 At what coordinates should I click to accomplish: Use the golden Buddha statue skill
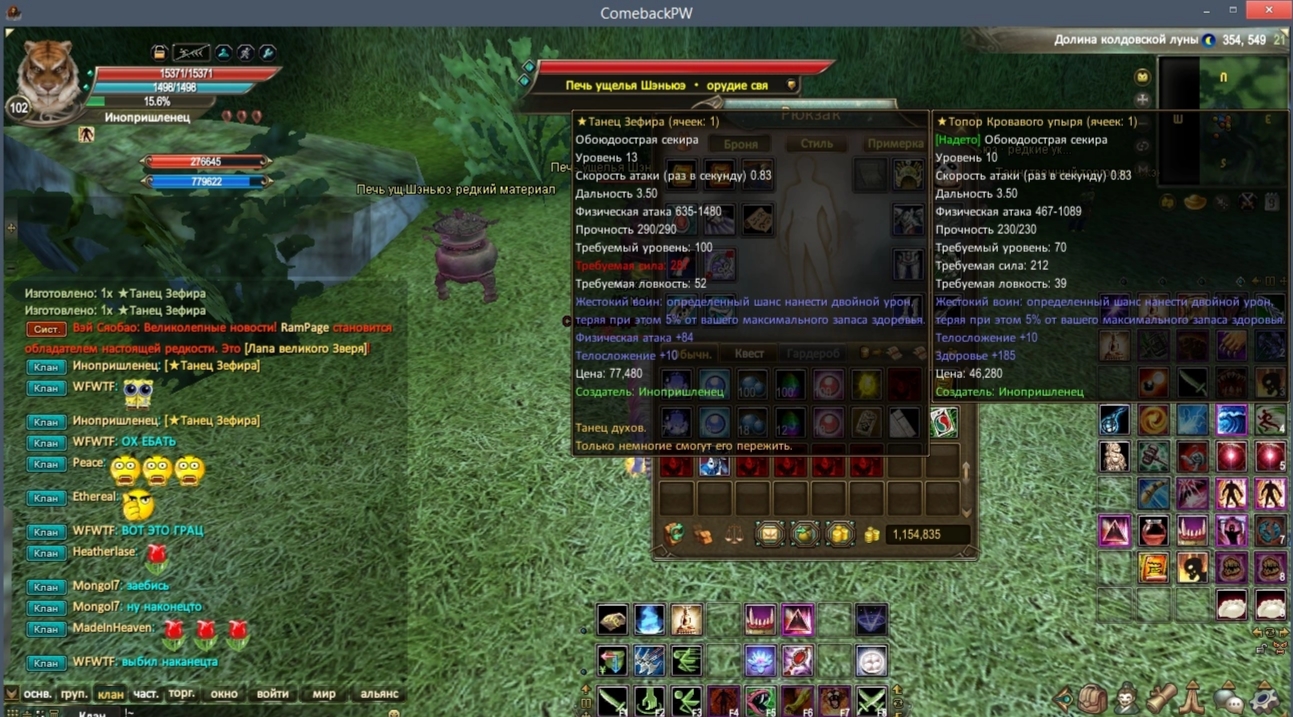click(x=686, y=620)
